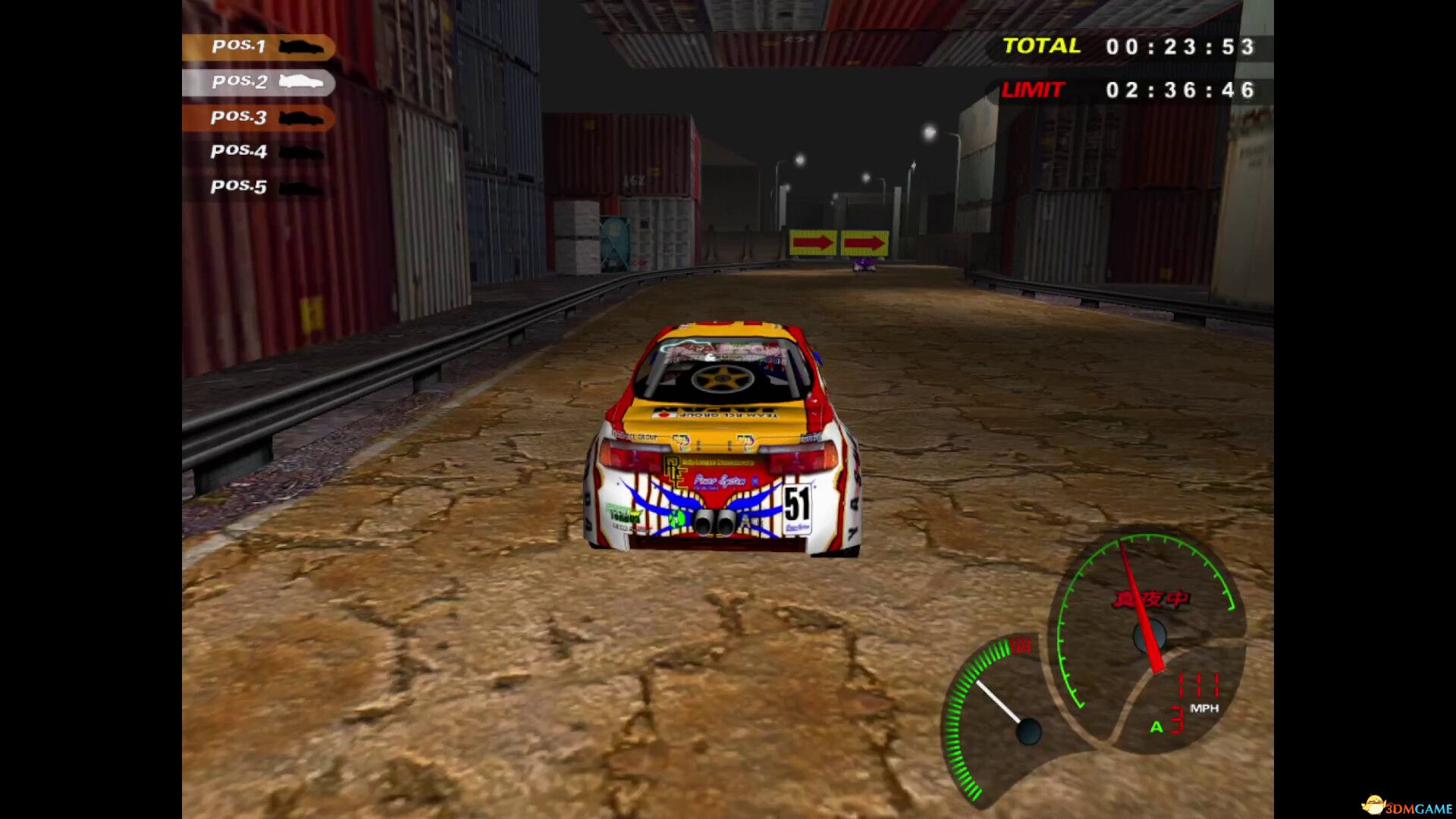
Task: Click the car silhouette on the POS.3 bar
Action: pyautogui.click(x=303, y=118)
